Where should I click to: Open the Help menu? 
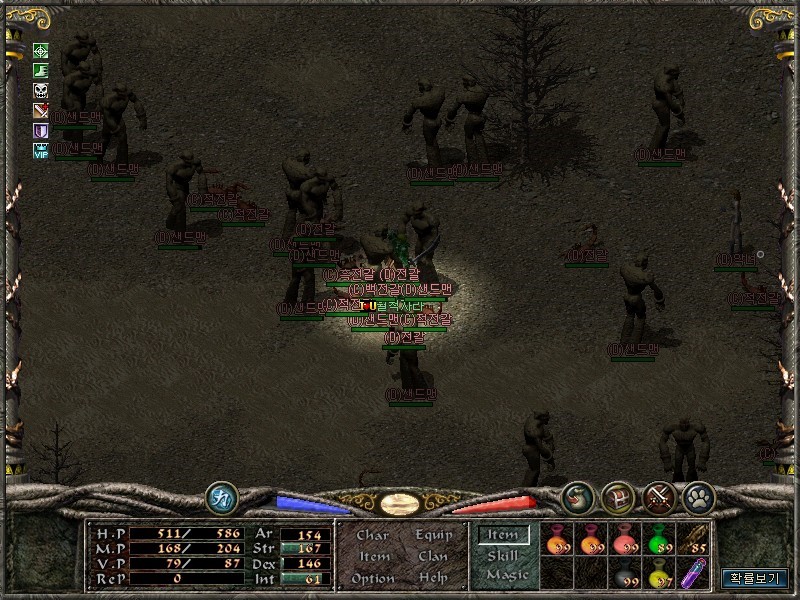click(434, 579)
